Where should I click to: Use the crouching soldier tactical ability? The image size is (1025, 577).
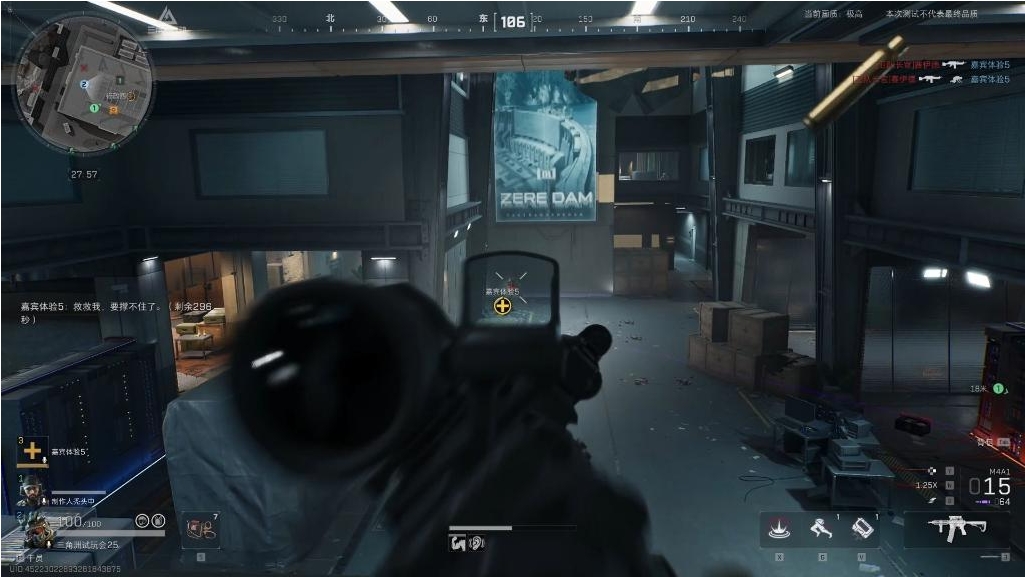pyautogui.click(x=820, y=529)
